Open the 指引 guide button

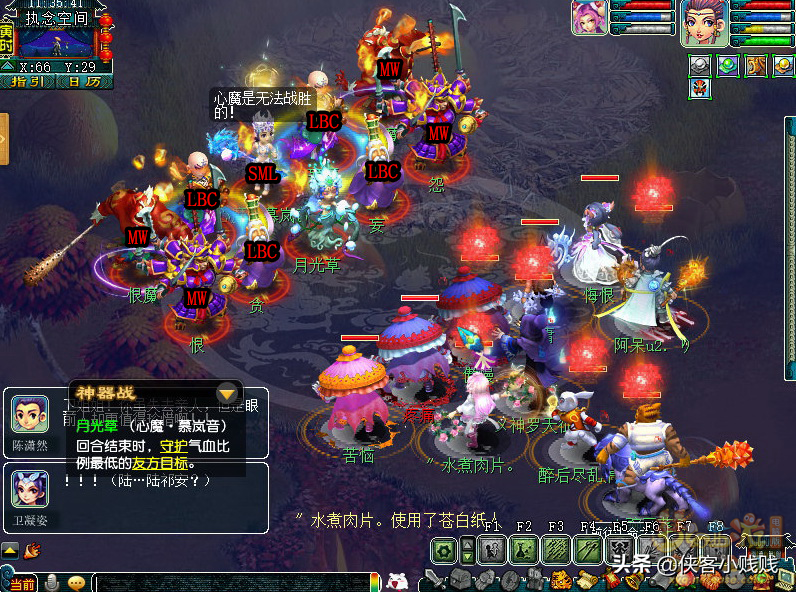(x=28, y=82)
